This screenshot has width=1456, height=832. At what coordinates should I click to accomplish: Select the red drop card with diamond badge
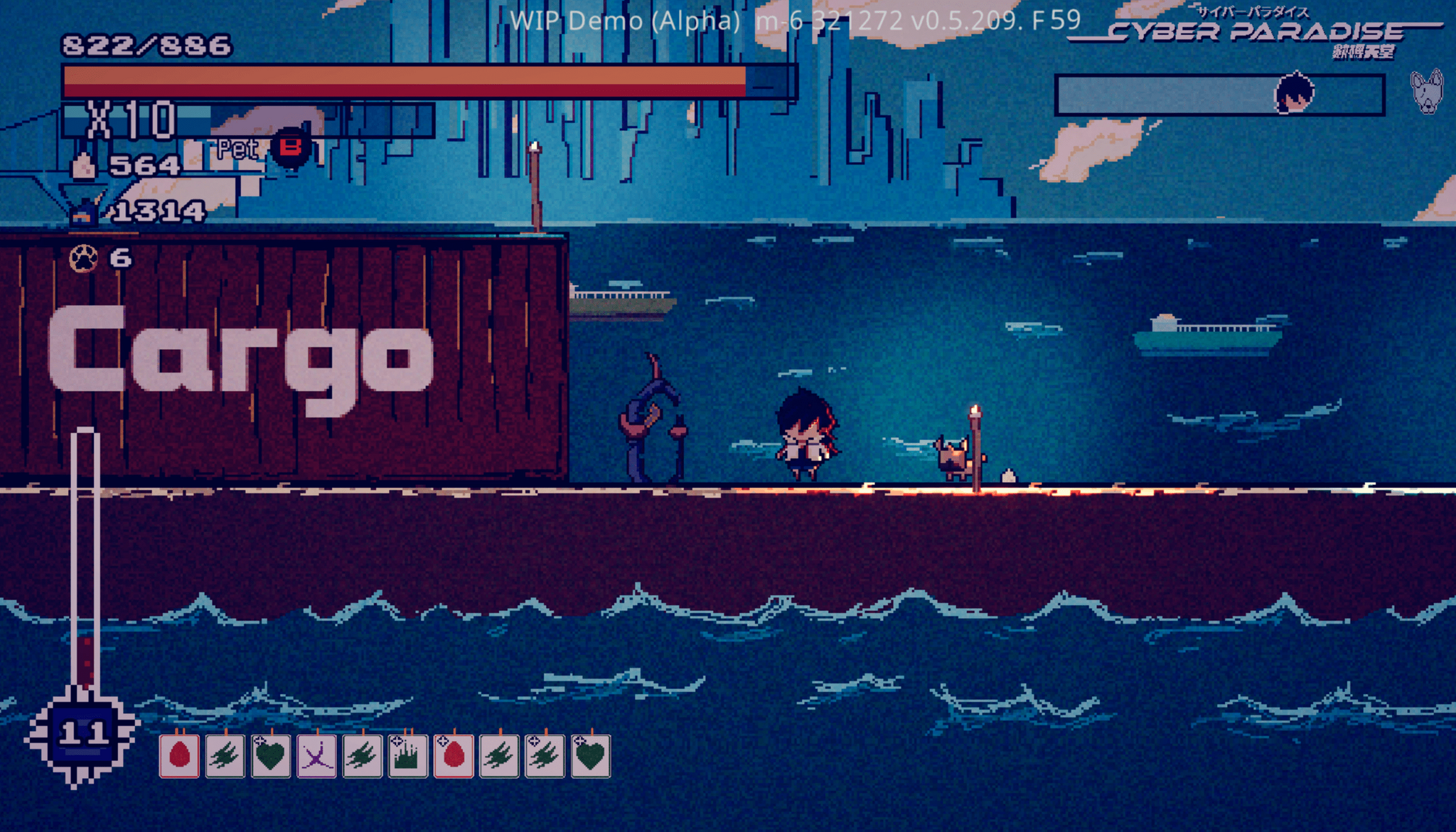(454, 756)
